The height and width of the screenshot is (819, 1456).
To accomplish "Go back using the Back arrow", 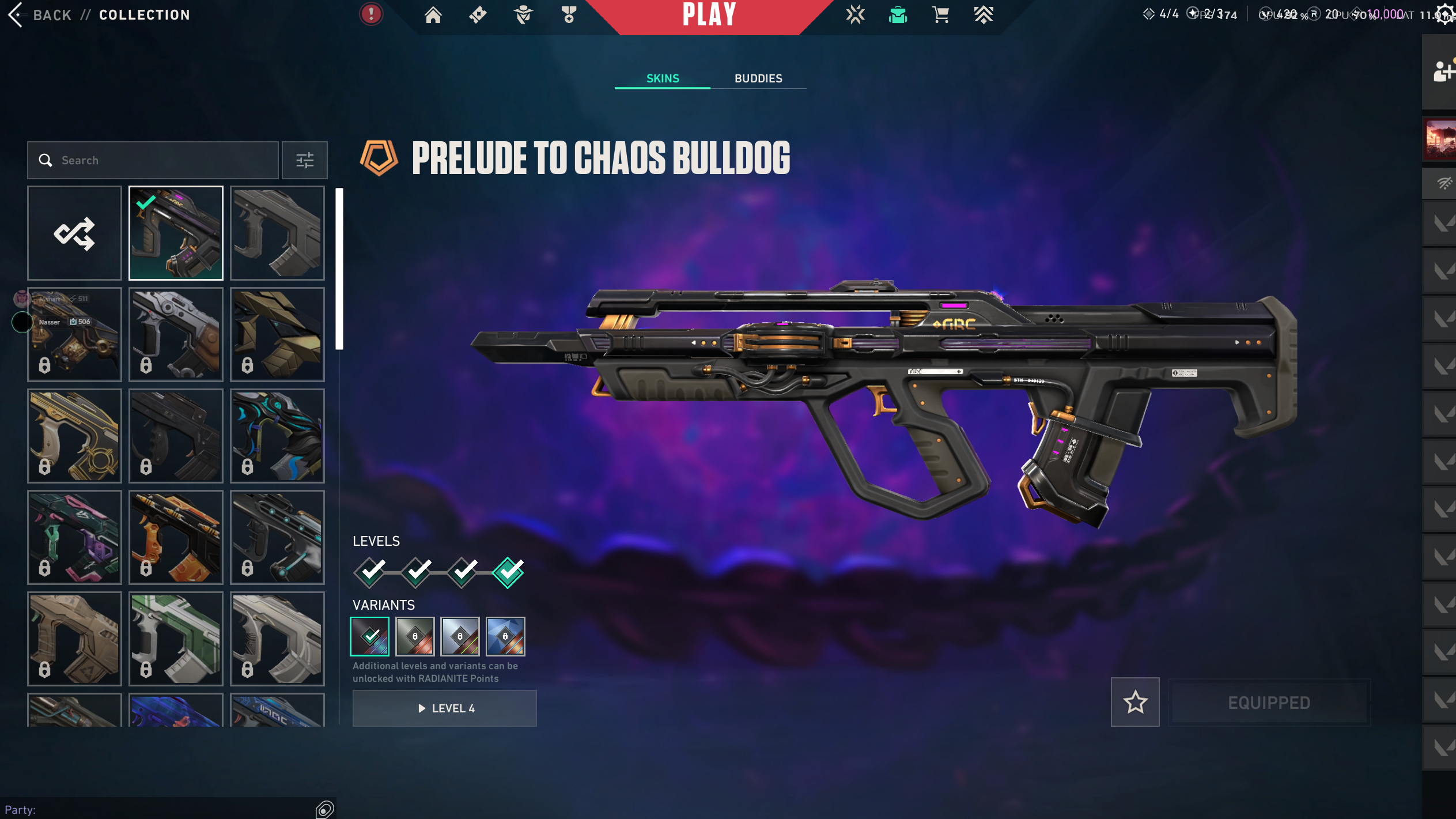I will (16, 15).
